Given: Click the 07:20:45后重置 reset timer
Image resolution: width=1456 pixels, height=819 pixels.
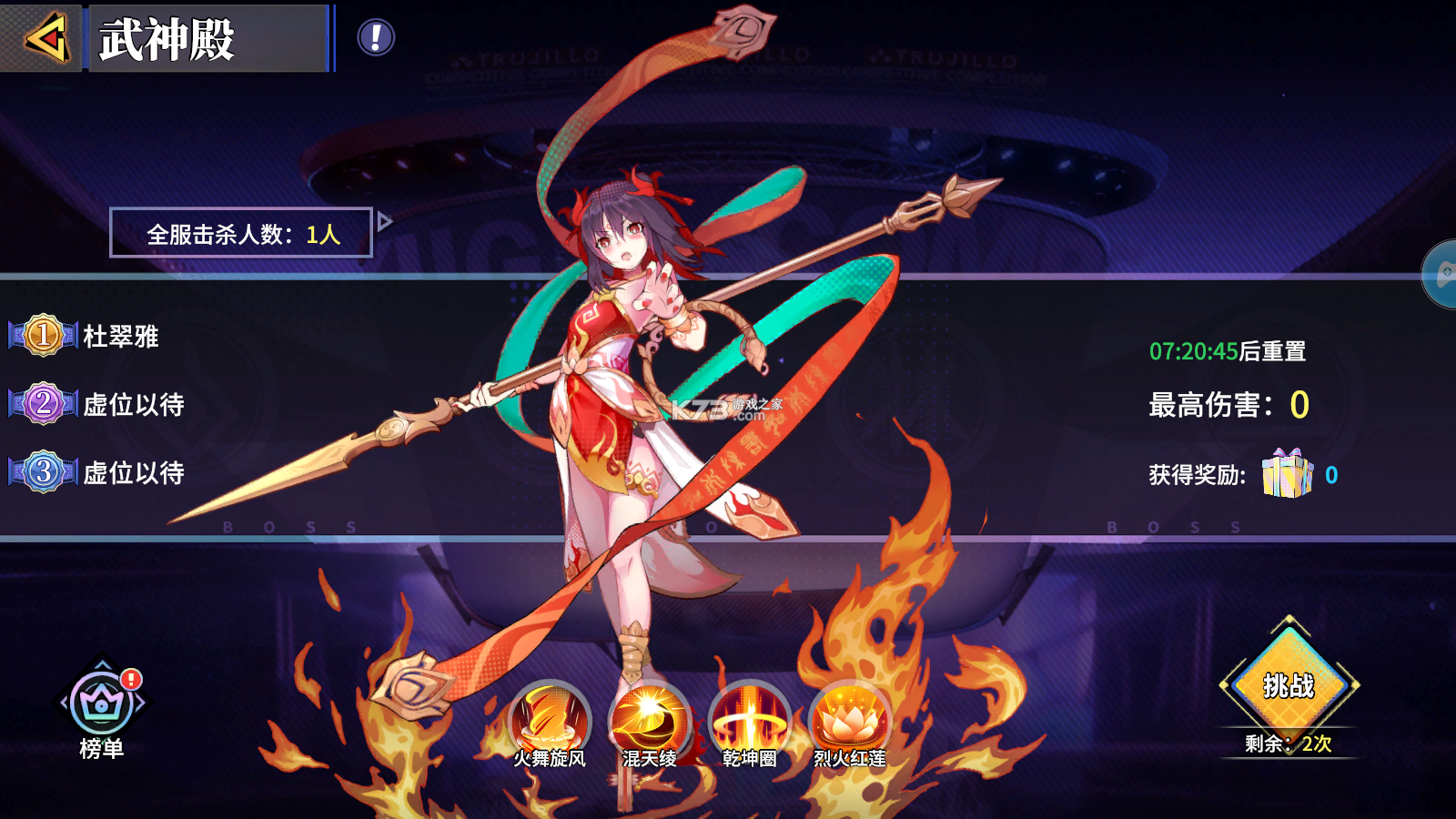Looking at the screenshot, I should [1227, 350].
